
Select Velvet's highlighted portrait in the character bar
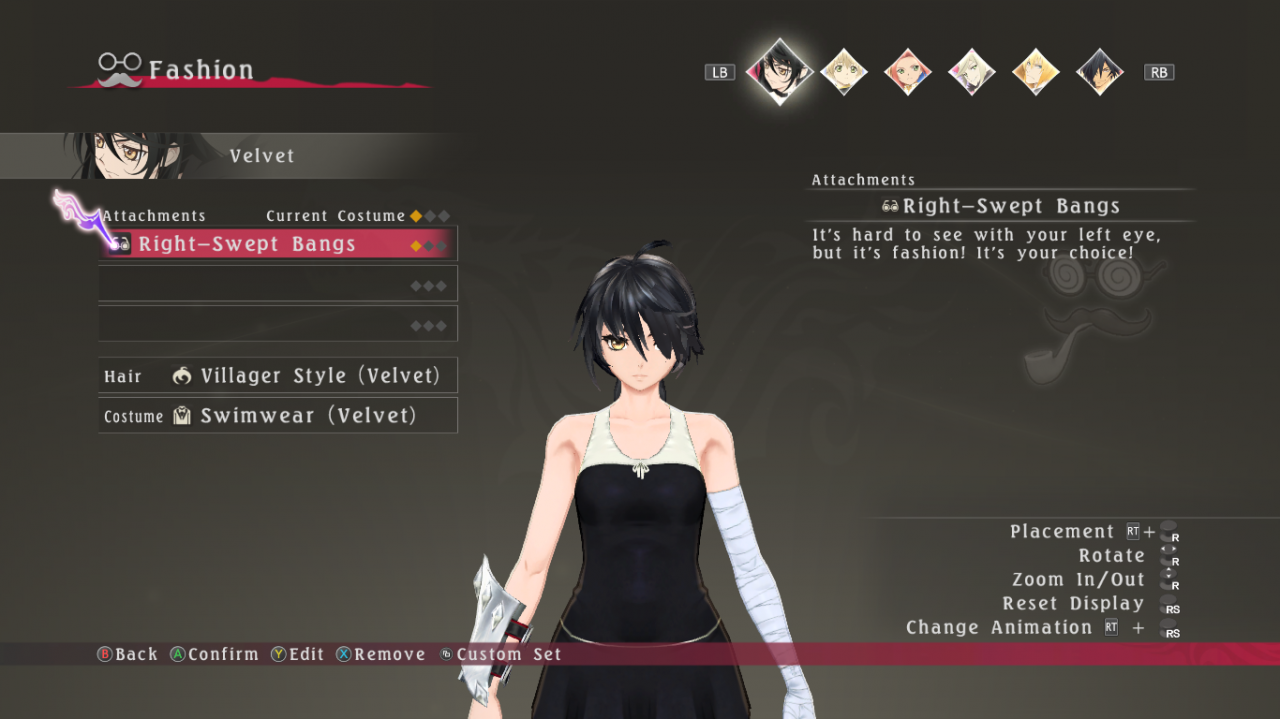click(x=779, y=71)
